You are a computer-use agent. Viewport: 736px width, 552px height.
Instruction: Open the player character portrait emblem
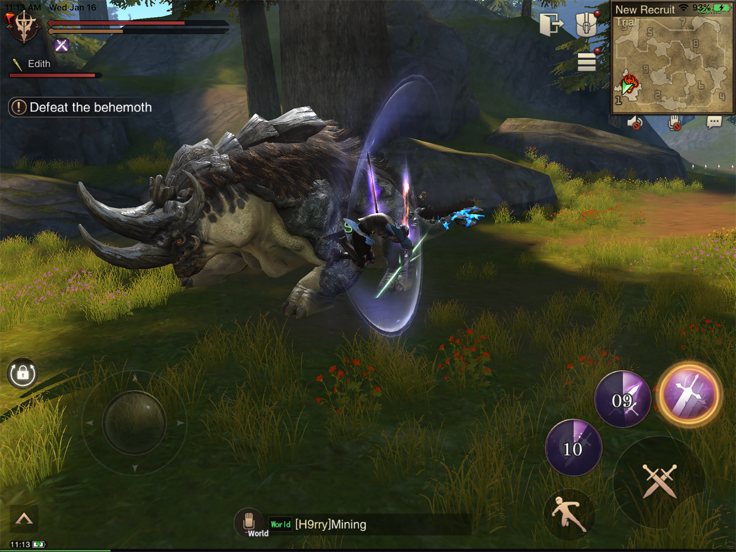(22, 25)
